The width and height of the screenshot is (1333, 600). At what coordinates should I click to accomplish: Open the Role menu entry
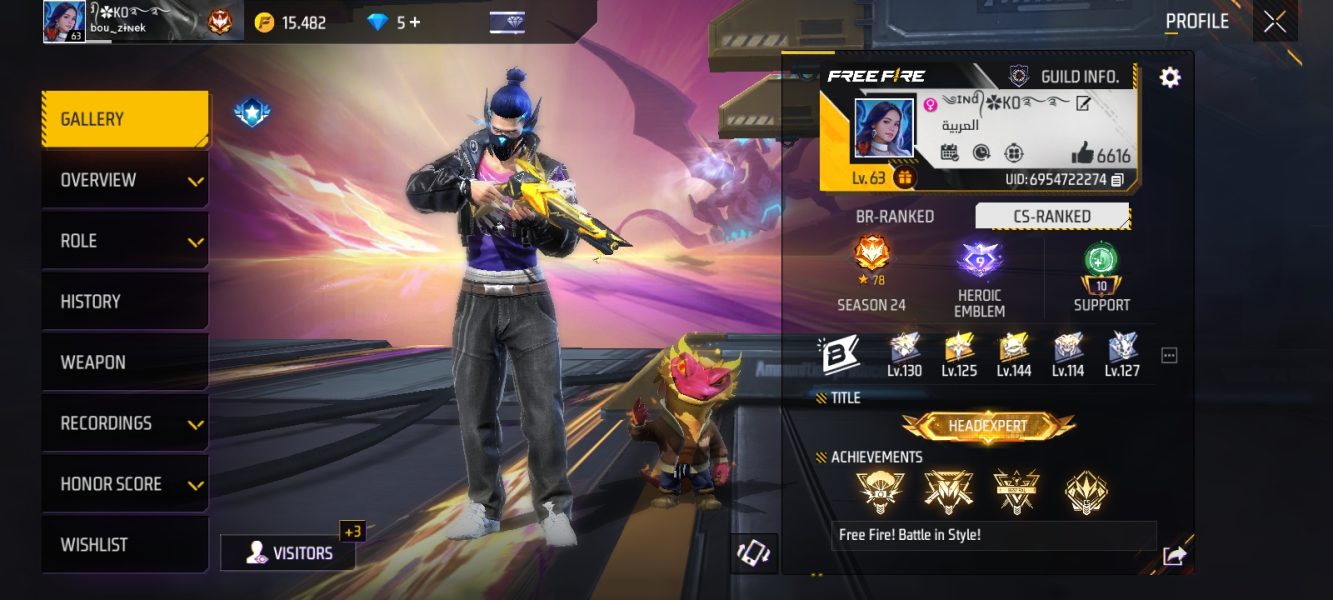pos(124,241)
